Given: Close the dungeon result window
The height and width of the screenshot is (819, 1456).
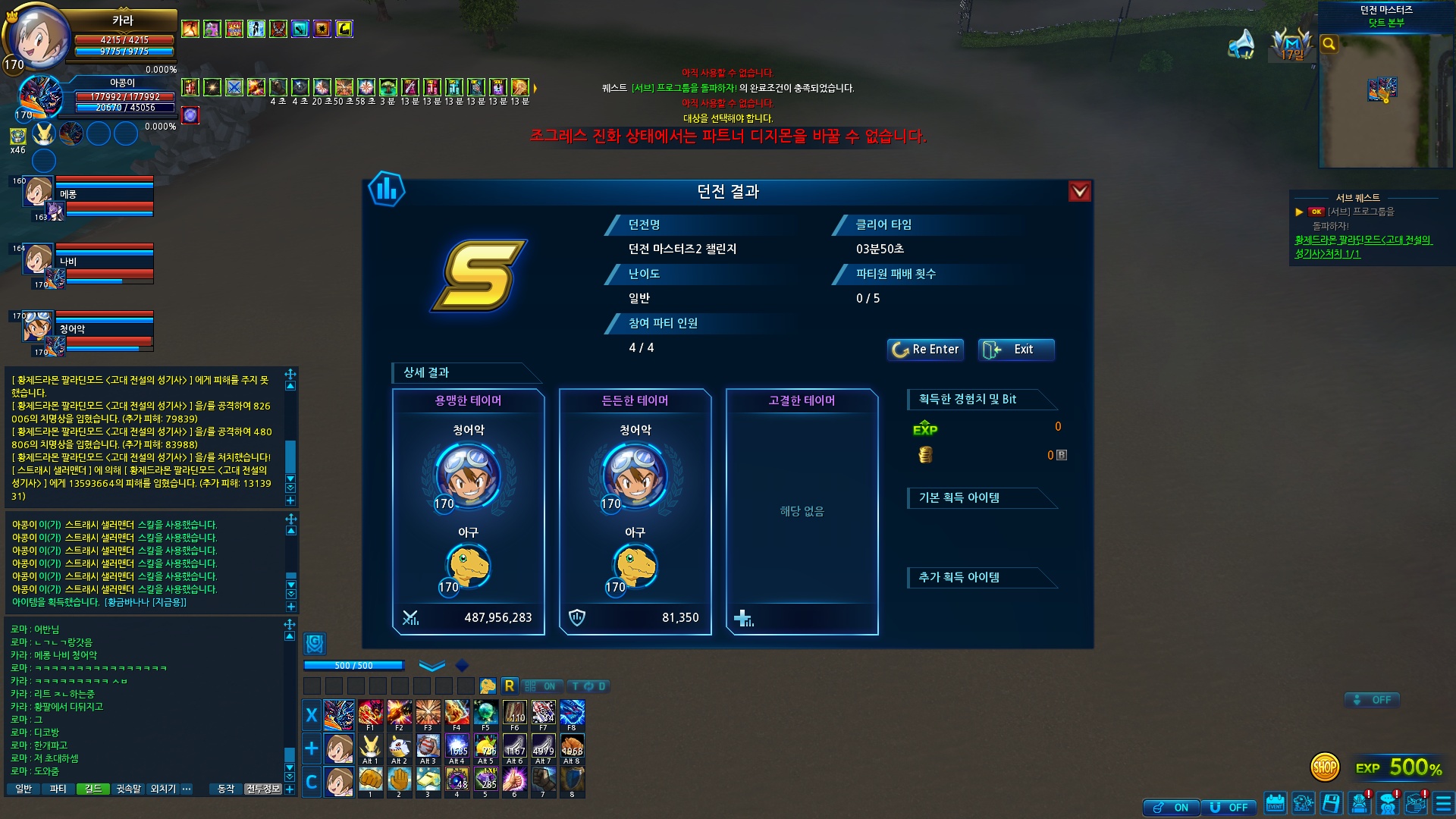Looking at the screenshot, I should [x=1079, y=192].
